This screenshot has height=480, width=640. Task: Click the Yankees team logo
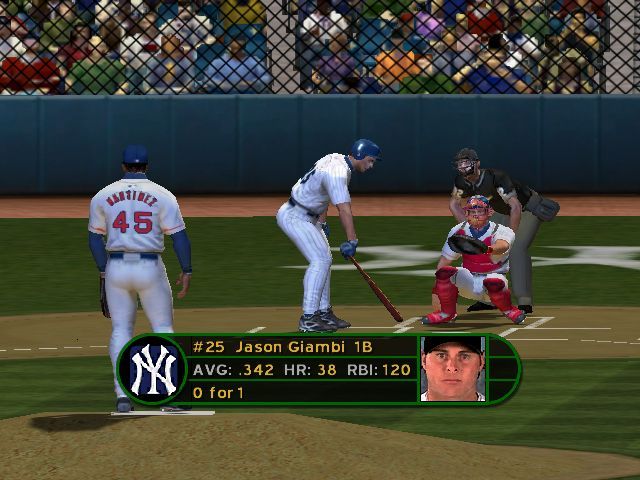pyautogui.click(x=151, y=369)
